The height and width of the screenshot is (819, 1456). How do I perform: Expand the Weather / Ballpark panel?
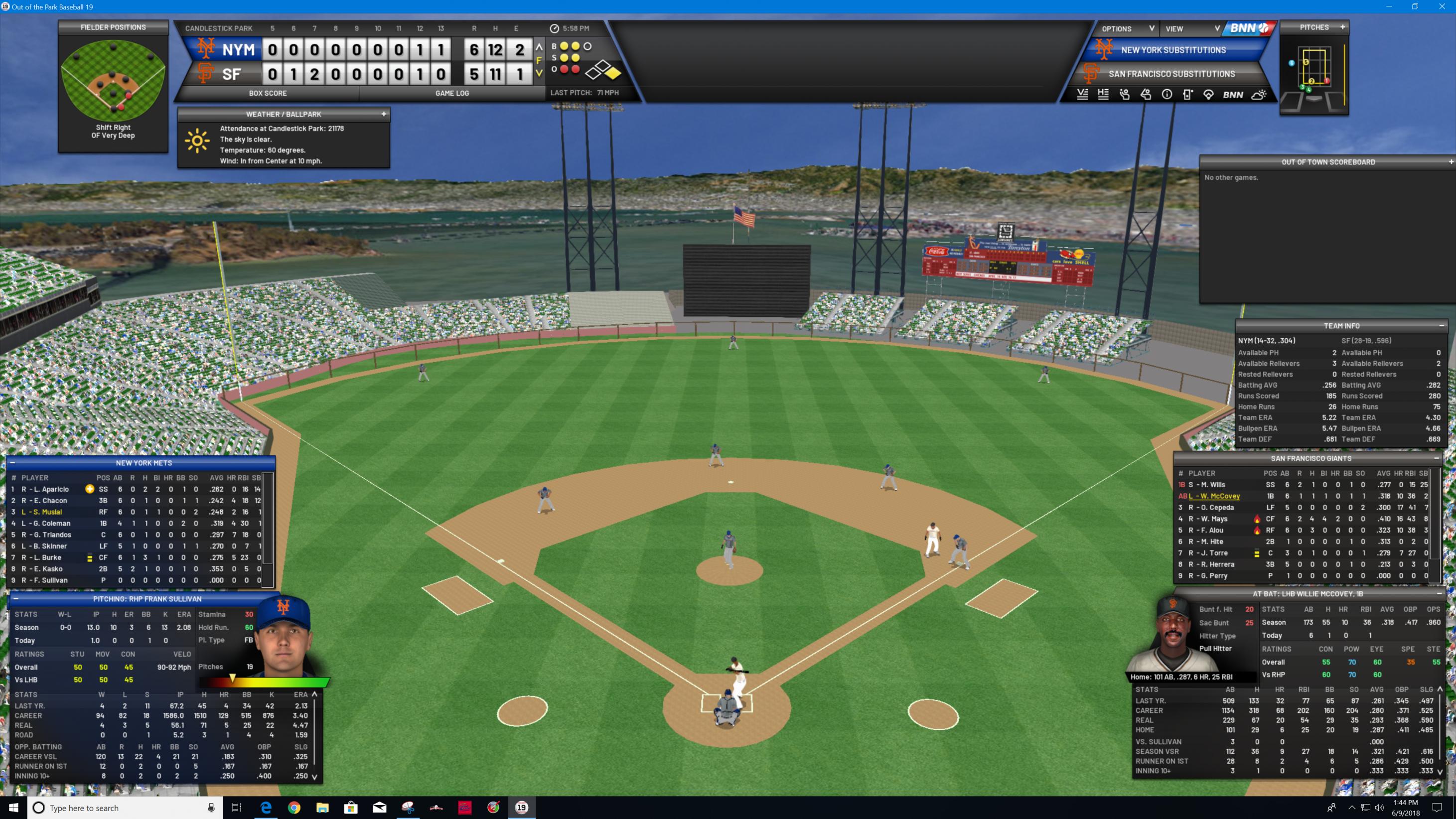[384, 114]
